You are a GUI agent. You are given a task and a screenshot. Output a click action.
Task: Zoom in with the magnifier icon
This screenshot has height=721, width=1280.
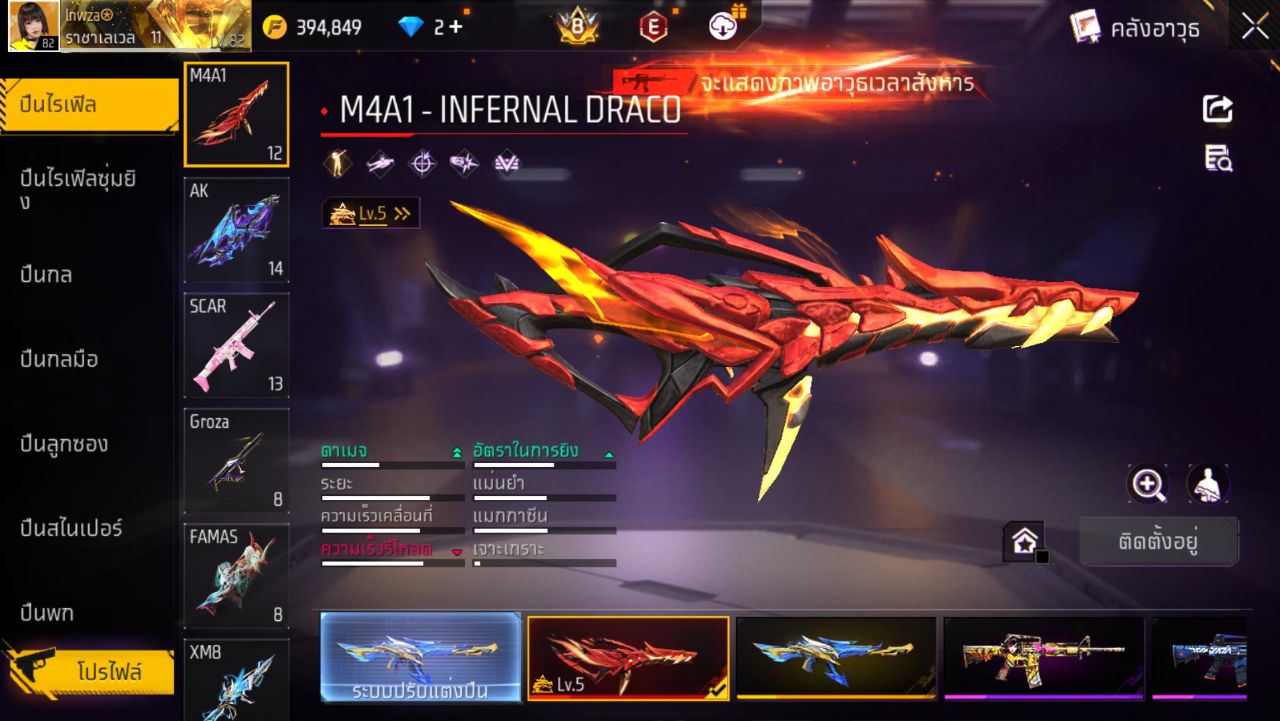tap(1147, 484)
